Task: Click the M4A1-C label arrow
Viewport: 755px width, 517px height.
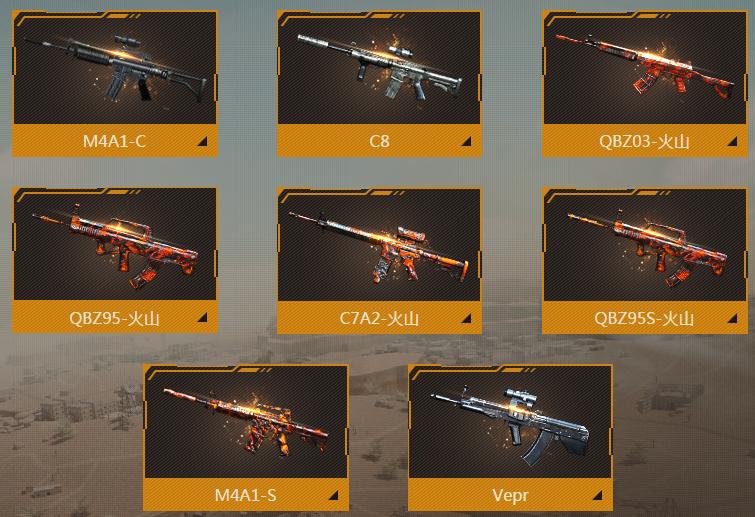Action: [x=202, y=142]
